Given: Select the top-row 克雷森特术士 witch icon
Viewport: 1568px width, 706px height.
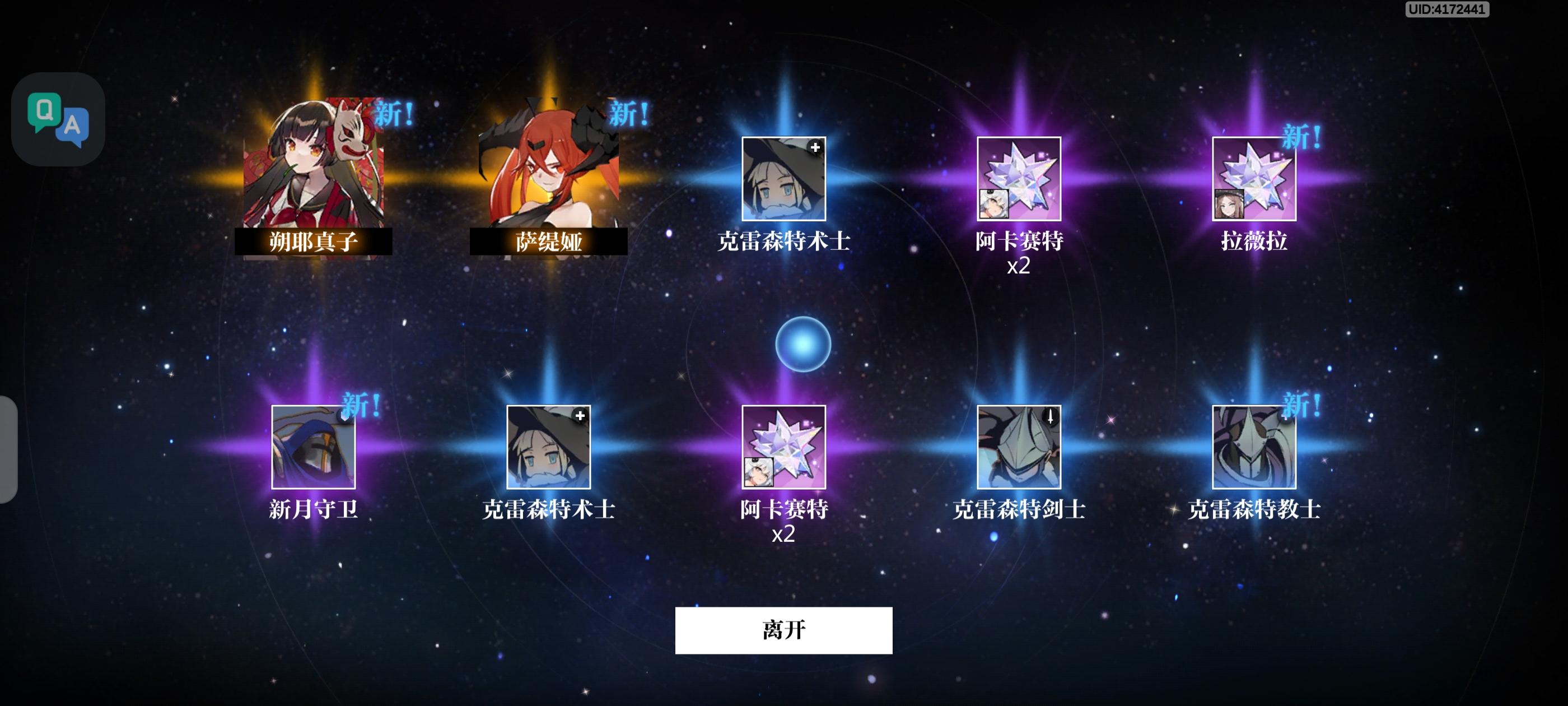Looking at the screenshot, I should pyautogui.click(x=785, y=179).
